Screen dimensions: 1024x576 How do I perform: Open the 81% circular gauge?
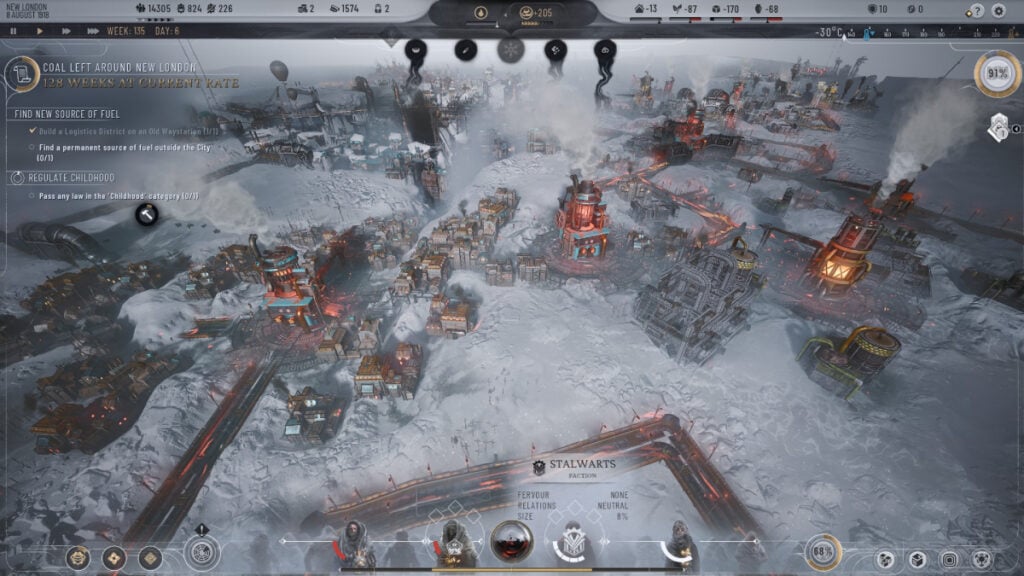pos(997,74)
